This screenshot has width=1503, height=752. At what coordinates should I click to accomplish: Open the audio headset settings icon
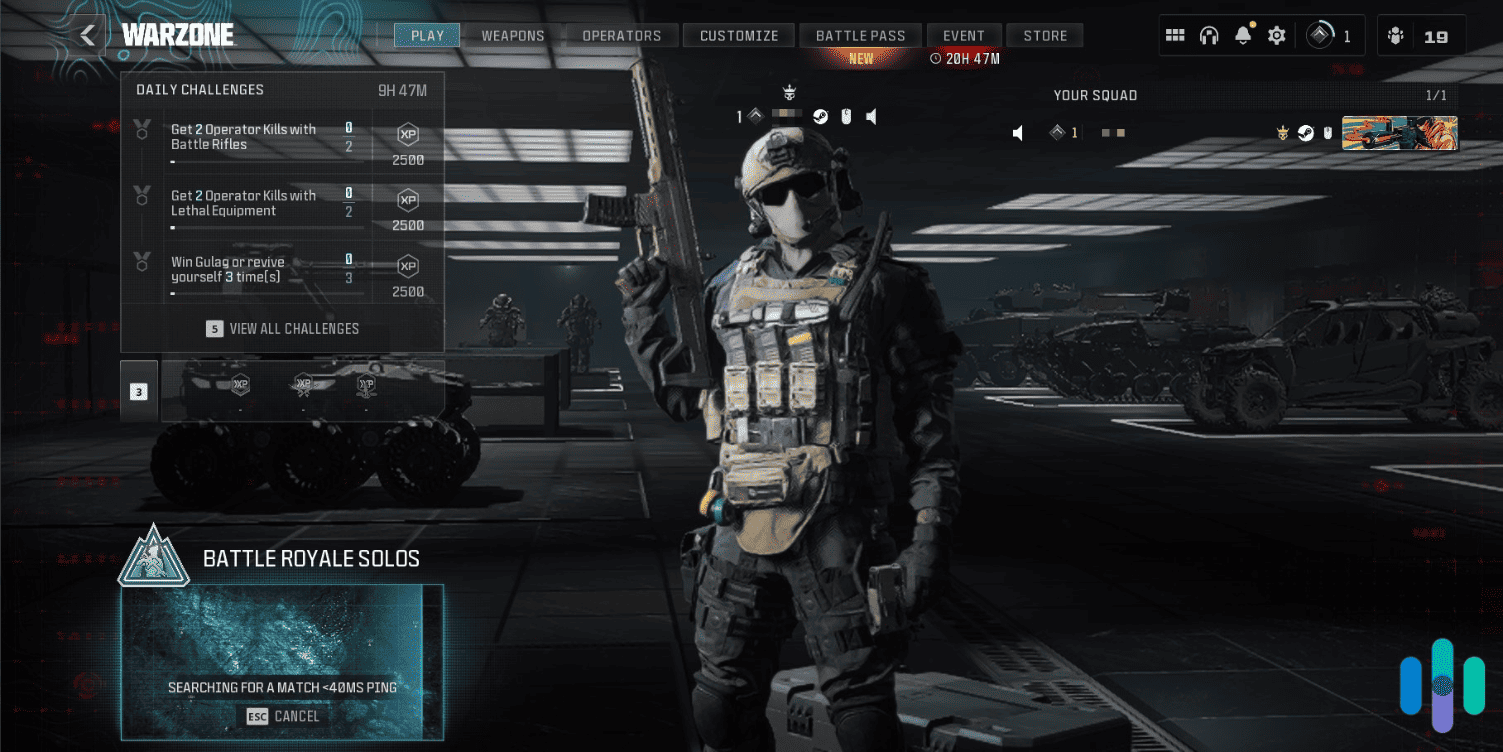[1209, 34]
